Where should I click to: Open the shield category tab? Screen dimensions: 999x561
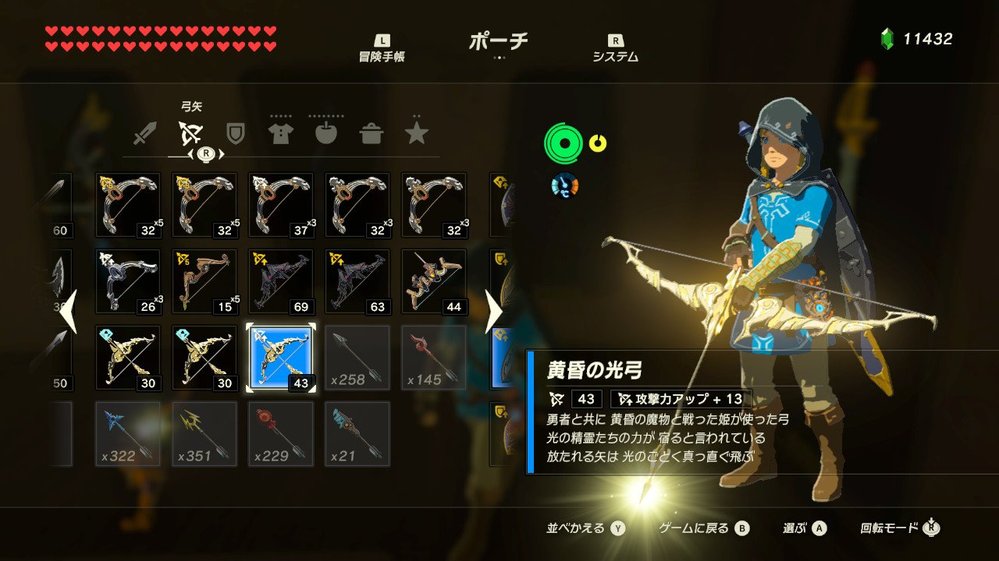[x=235, y=133]
